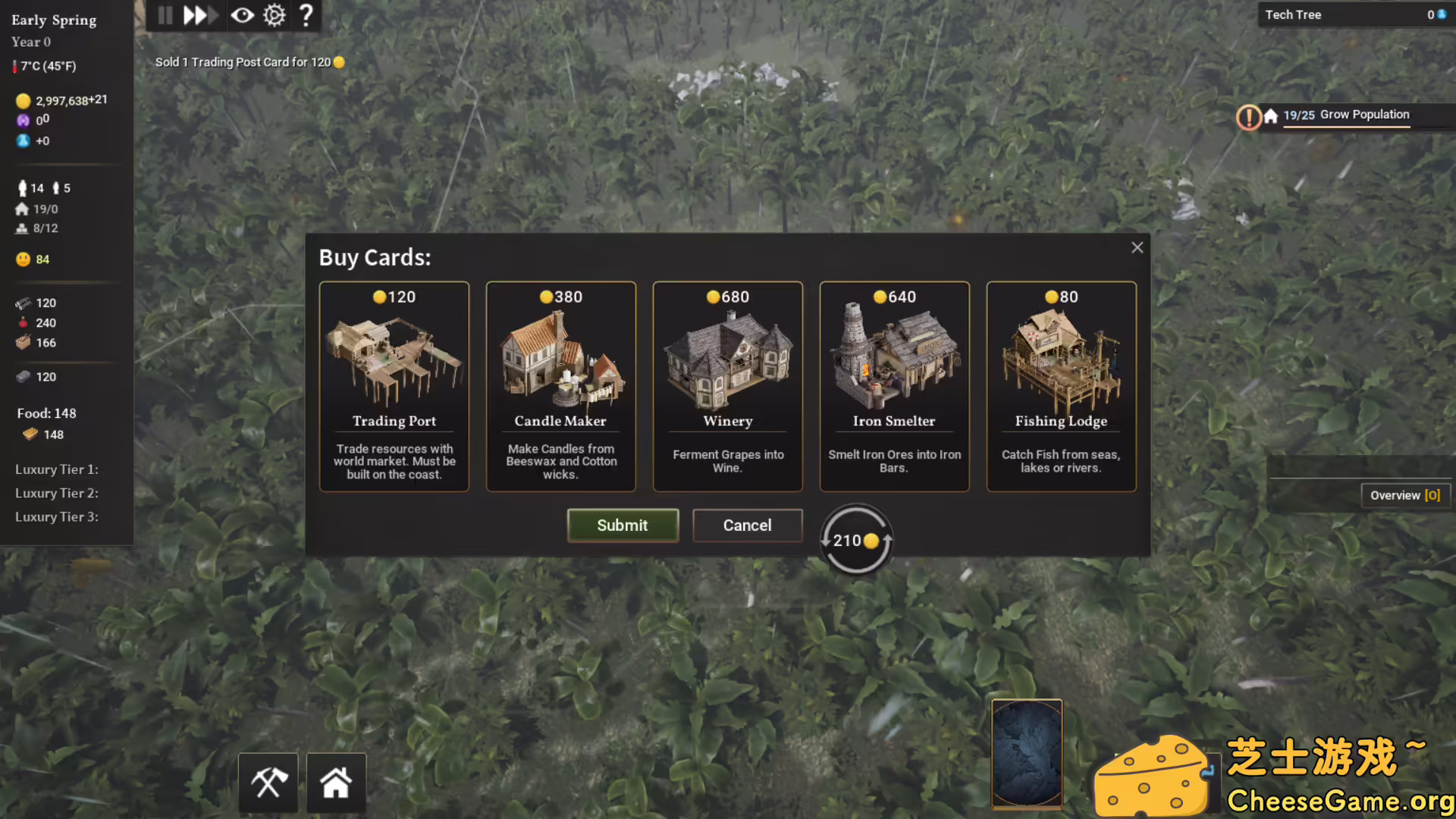
Task: Click the 210 coin reroll button
Action: pyautogui.click(x=855, y=540)
